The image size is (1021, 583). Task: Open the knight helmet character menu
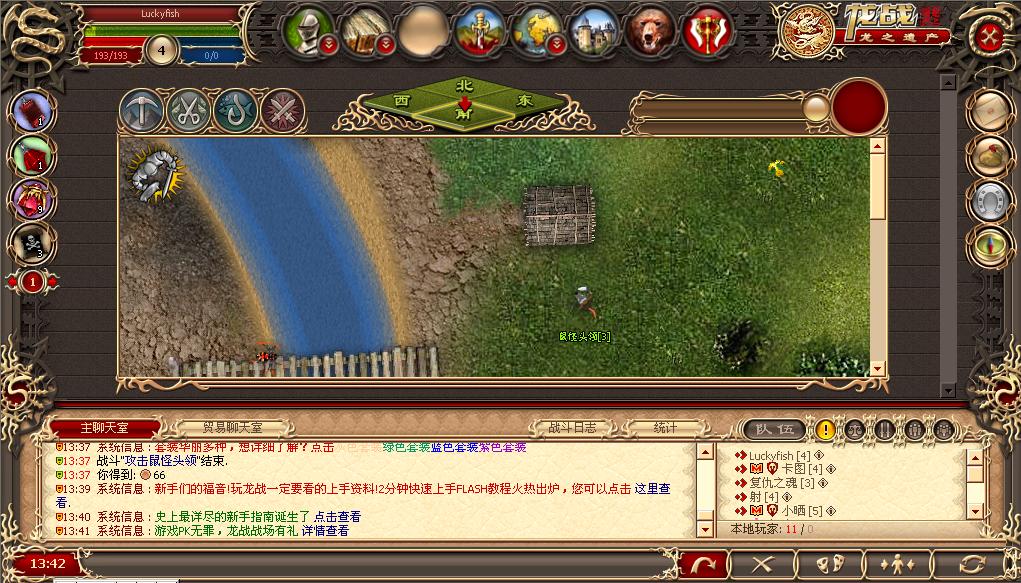pos(308,30)
